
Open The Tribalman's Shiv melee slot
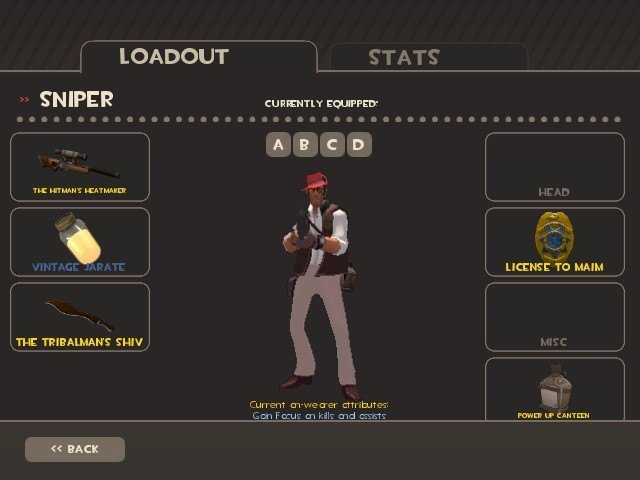click(x=80, y=317)
